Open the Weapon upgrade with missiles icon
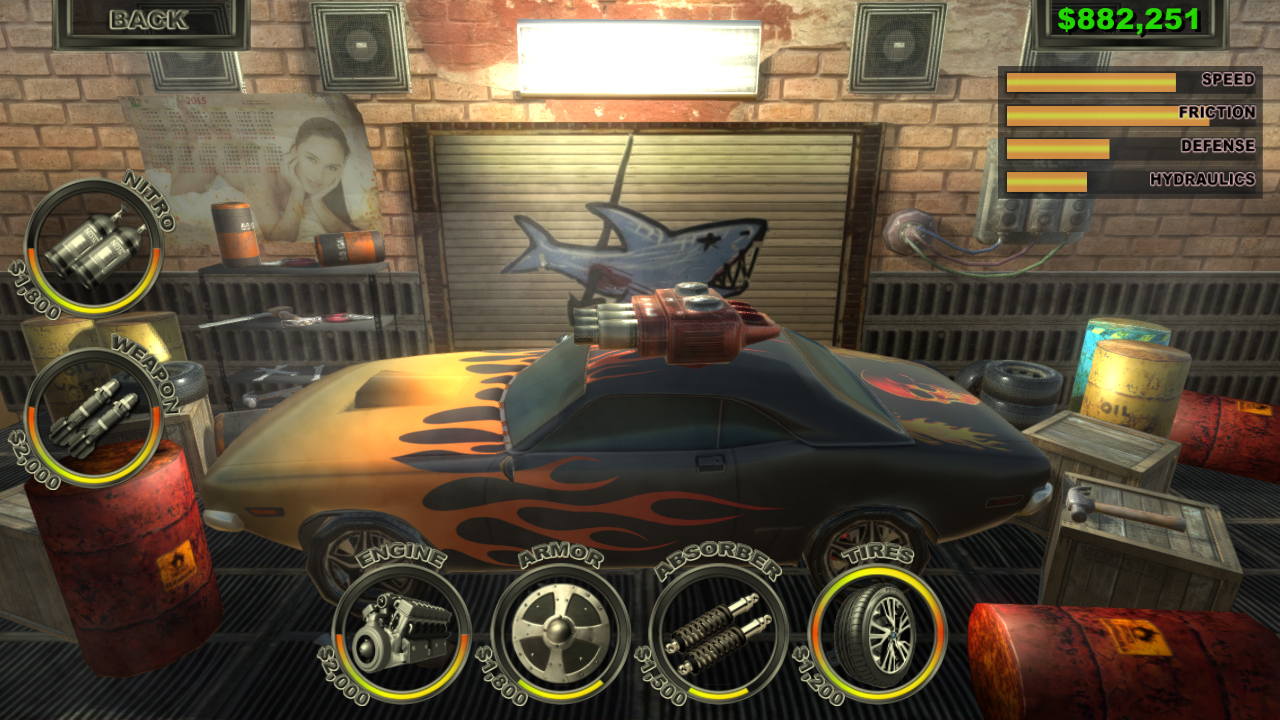Screen dimensions: 1280x720 [95, 413]
